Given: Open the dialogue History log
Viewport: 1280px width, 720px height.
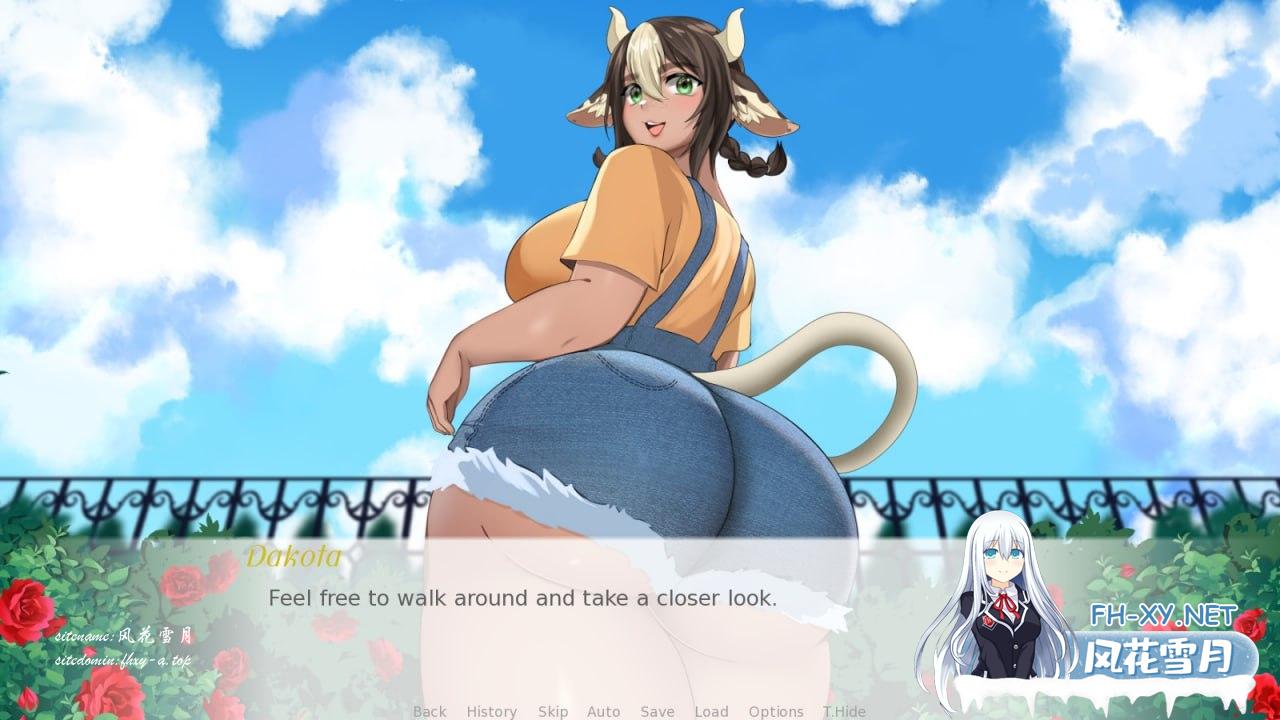Looking at the screenshot, I should click(491, 711).
